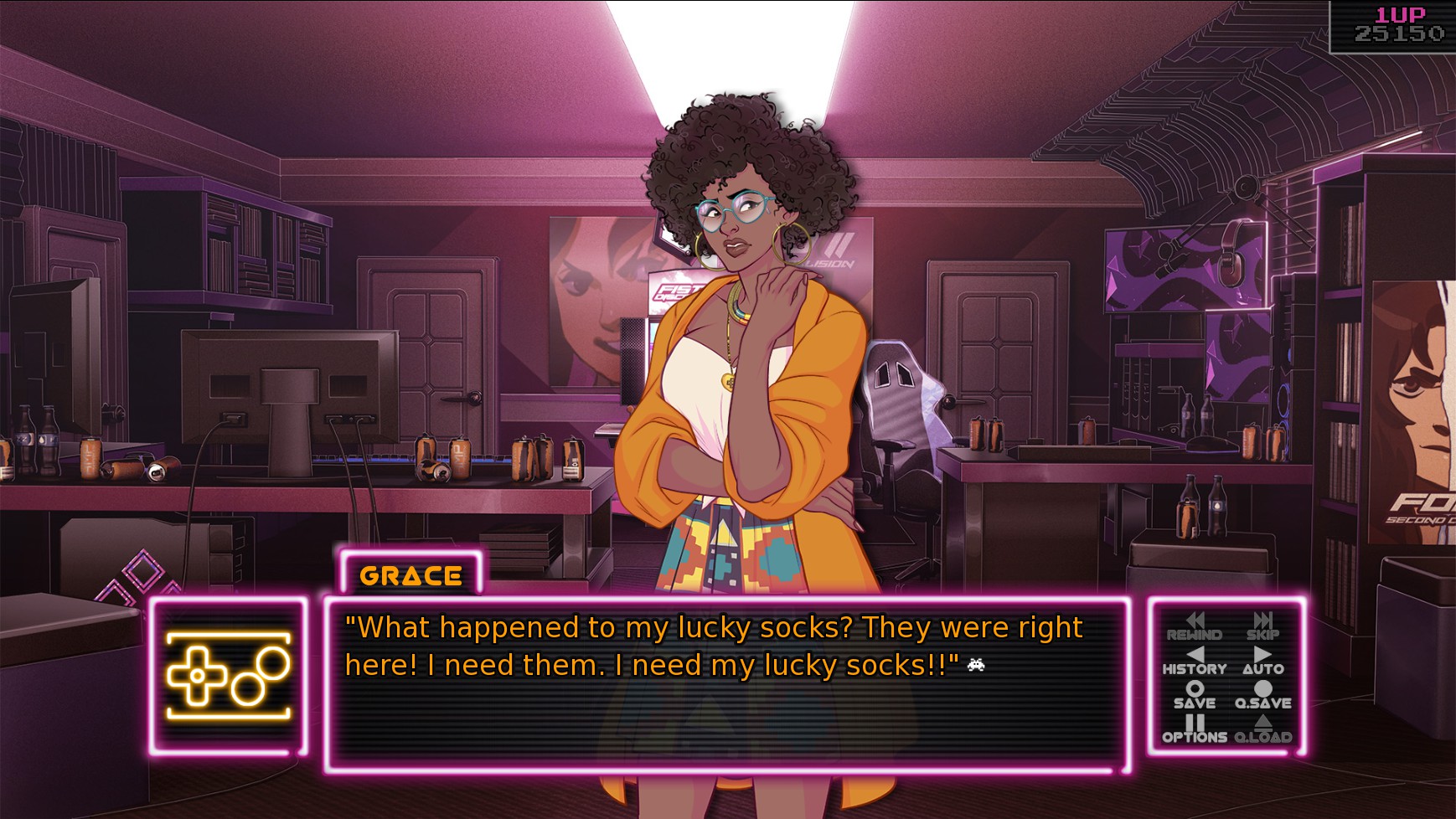Image resolution: width=1456 pixels, height=819 pixels.
Task: Advance Grace's lucky socks dialogue text
Action: coord(725,683)
